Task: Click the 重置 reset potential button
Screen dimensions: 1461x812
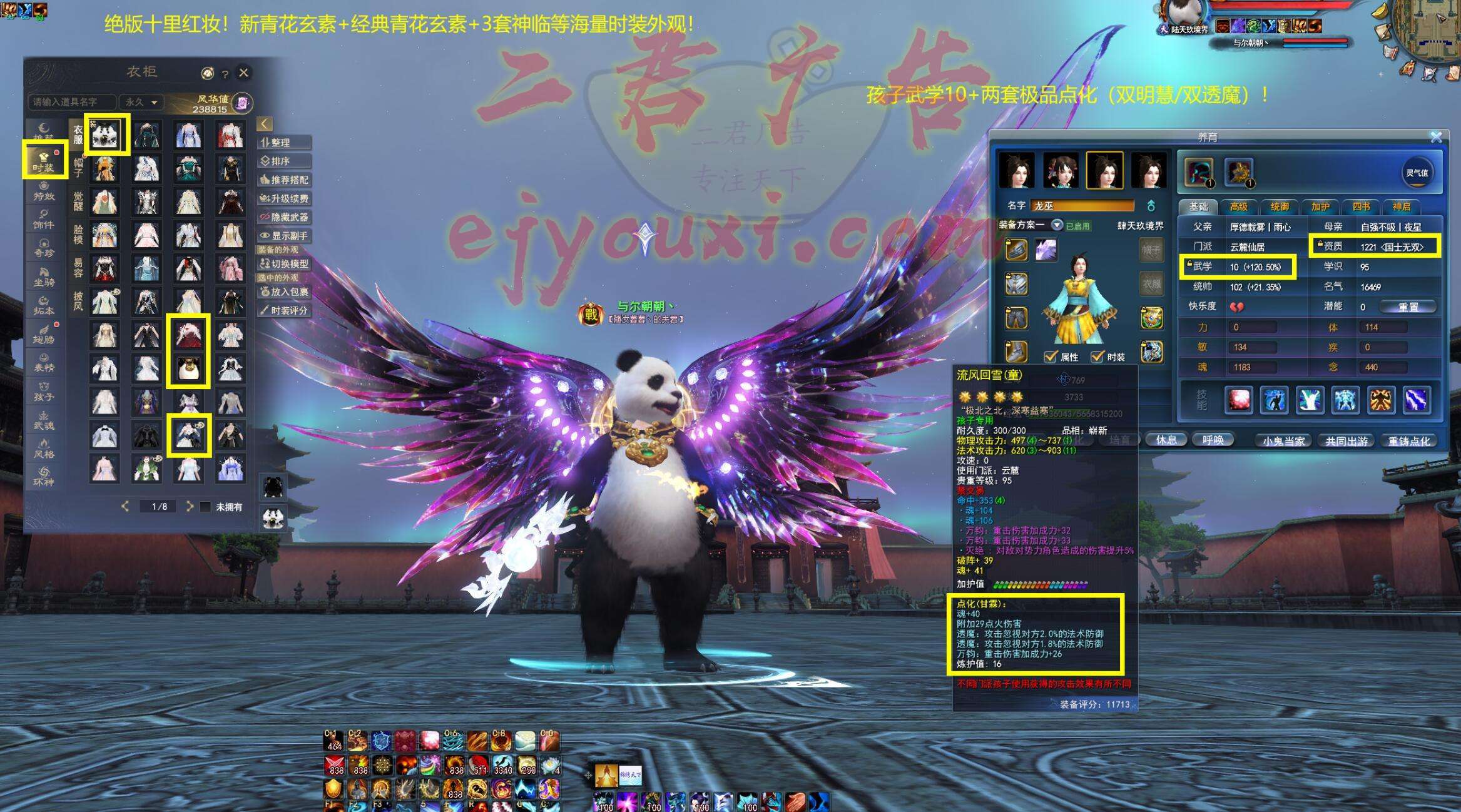Action: tap(1408, 307)
